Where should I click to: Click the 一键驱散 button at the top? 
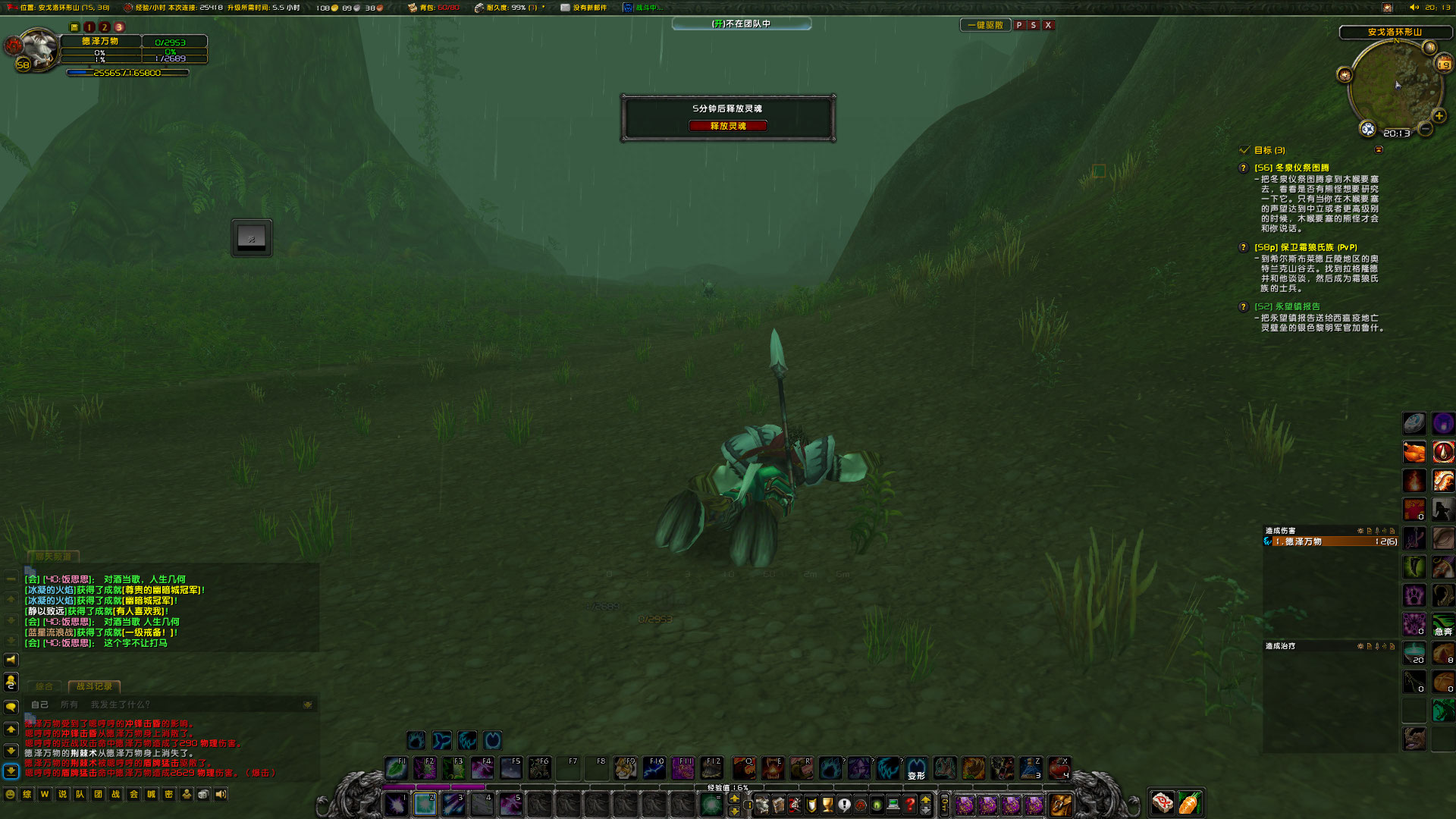(986, 24)
